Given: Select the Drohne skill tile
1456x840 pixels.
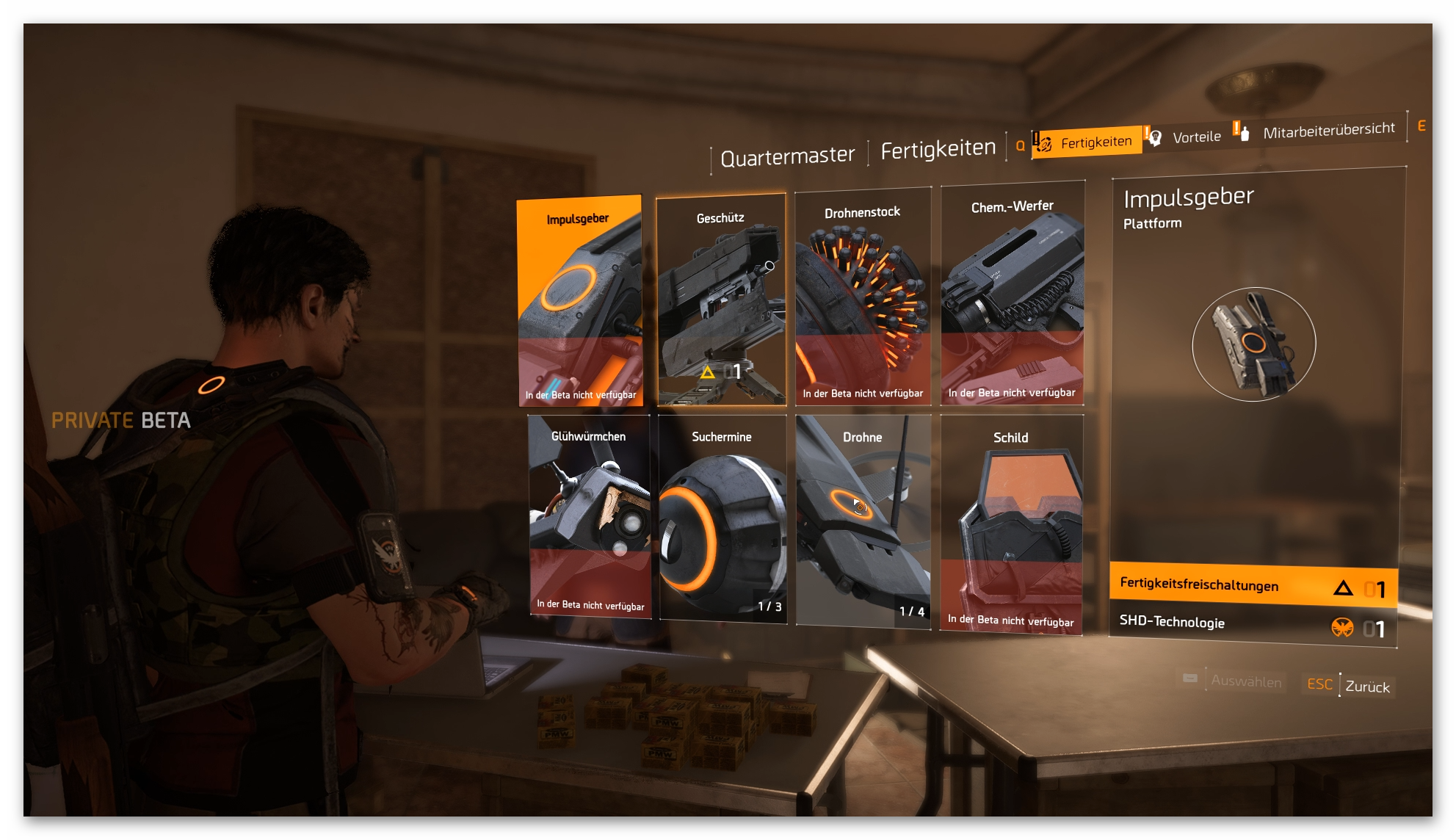Looking at the screenshot, I should point(863,521).
